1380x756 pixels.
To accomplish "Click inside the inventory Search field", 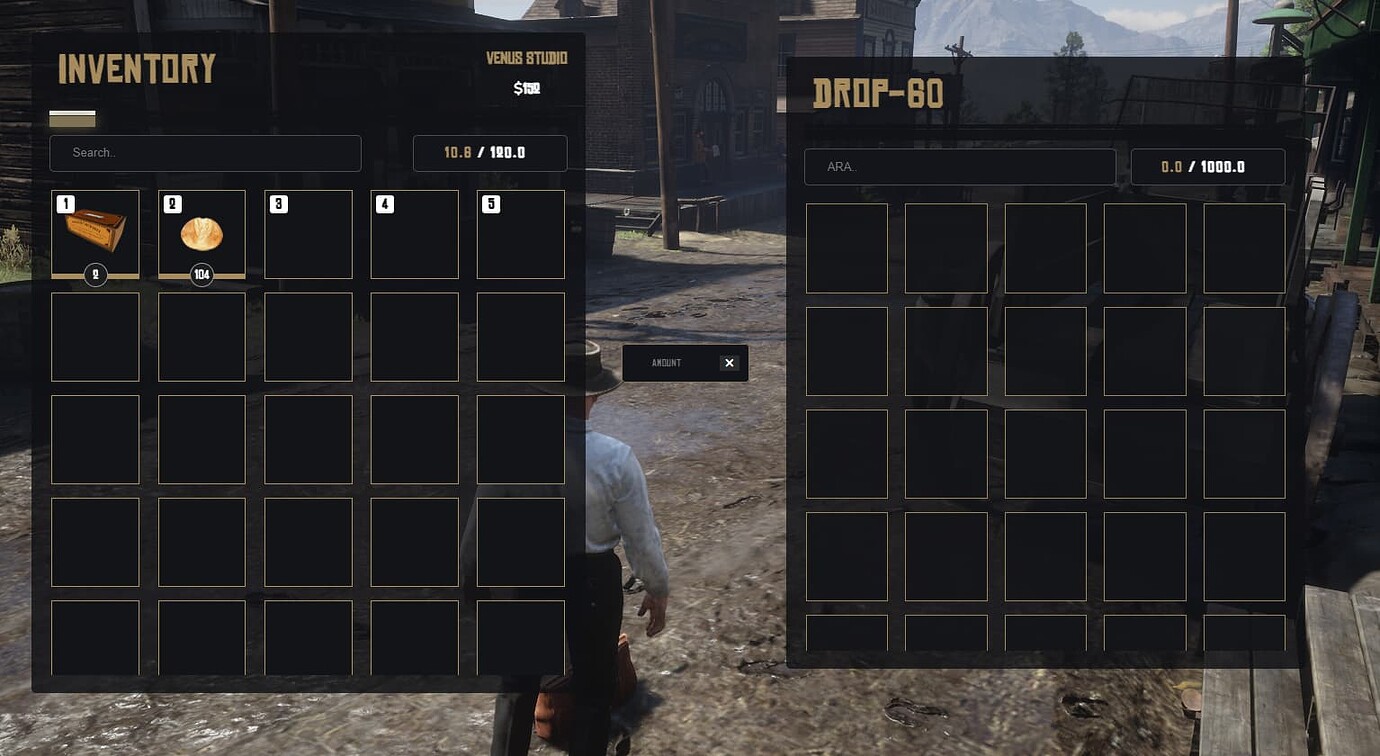I will [205, 153].
